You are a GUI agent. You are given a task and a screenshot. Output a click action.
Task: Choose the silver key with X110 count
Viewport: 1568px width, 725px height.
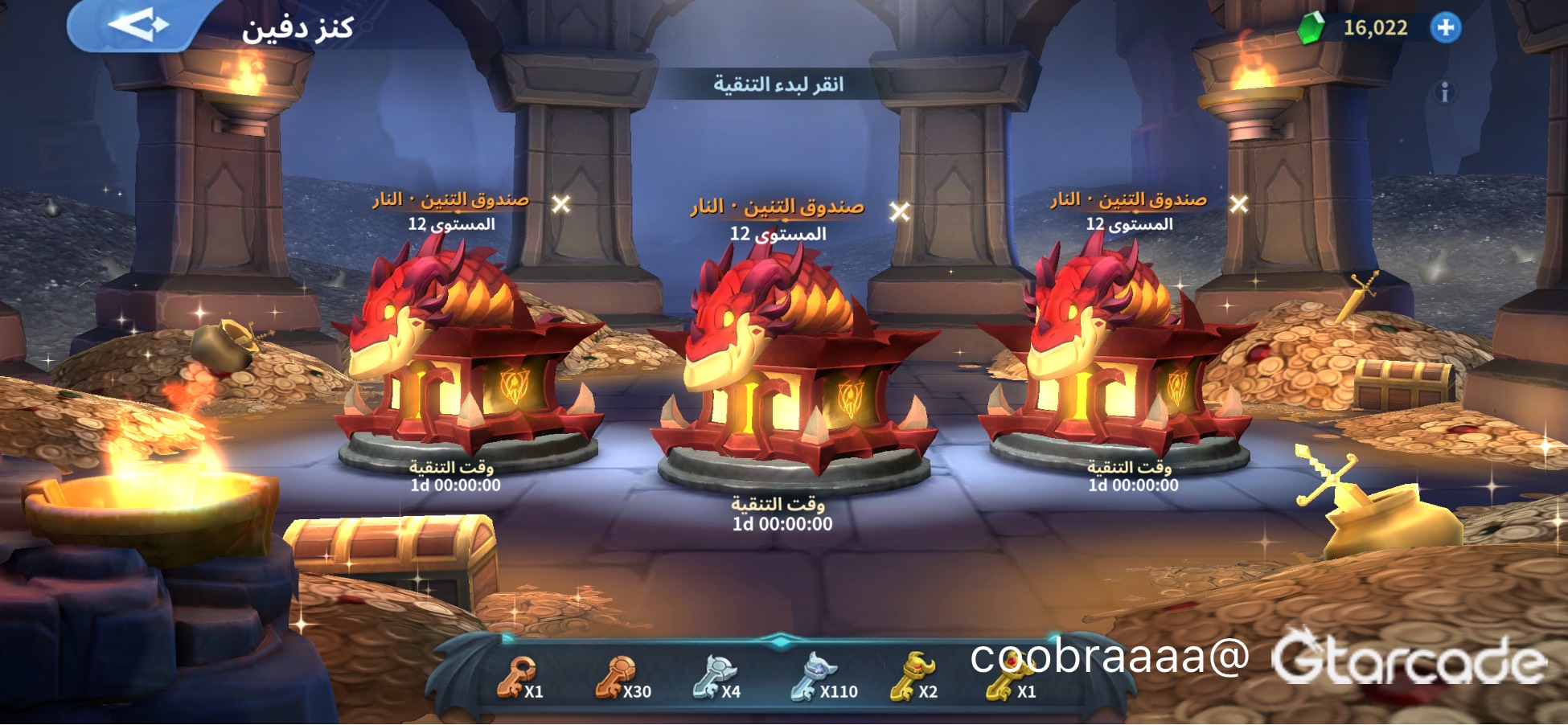[x=813, y=679]
